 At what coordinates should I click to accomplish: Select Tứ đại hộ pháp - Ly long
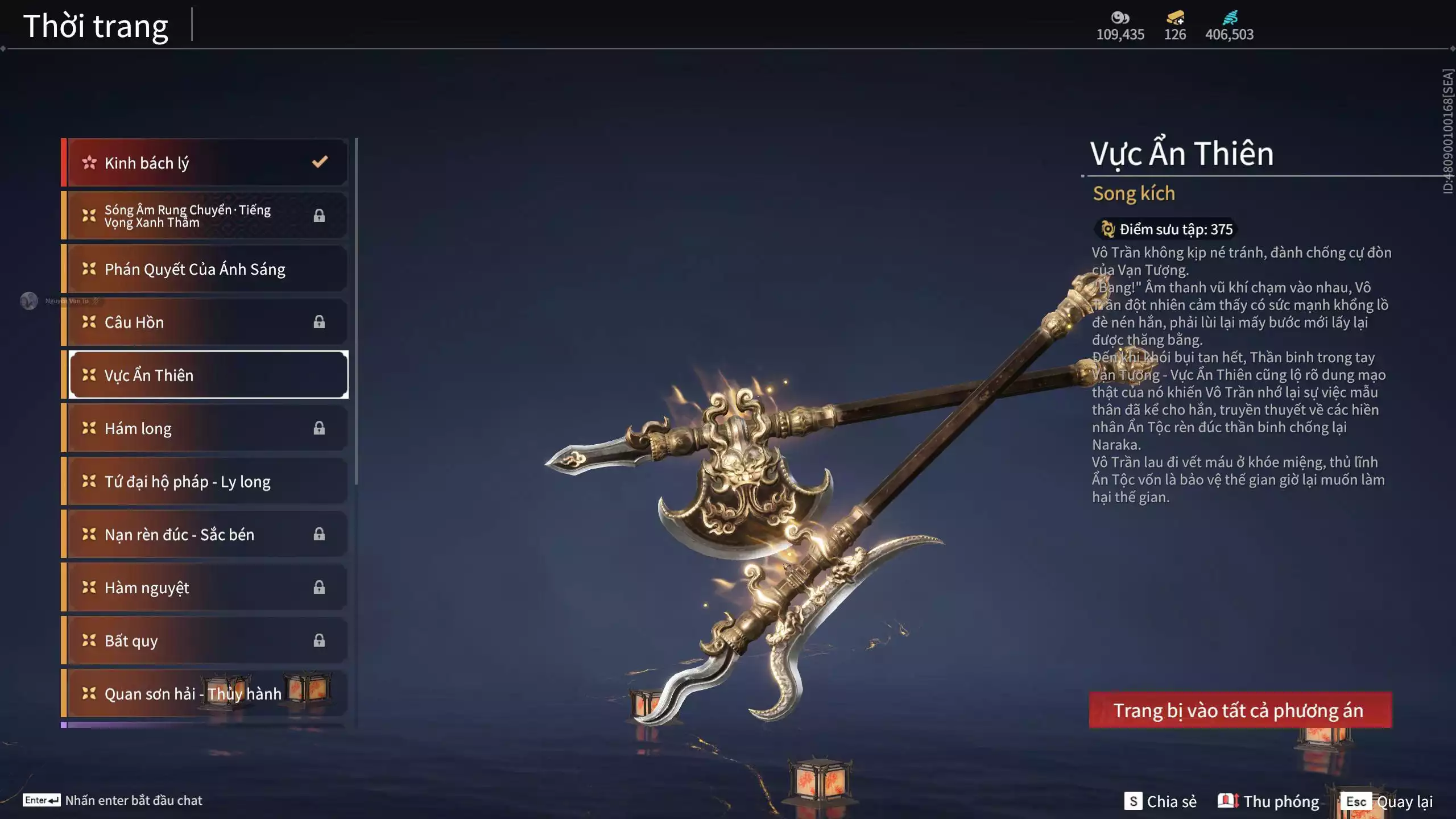(205, 482)
